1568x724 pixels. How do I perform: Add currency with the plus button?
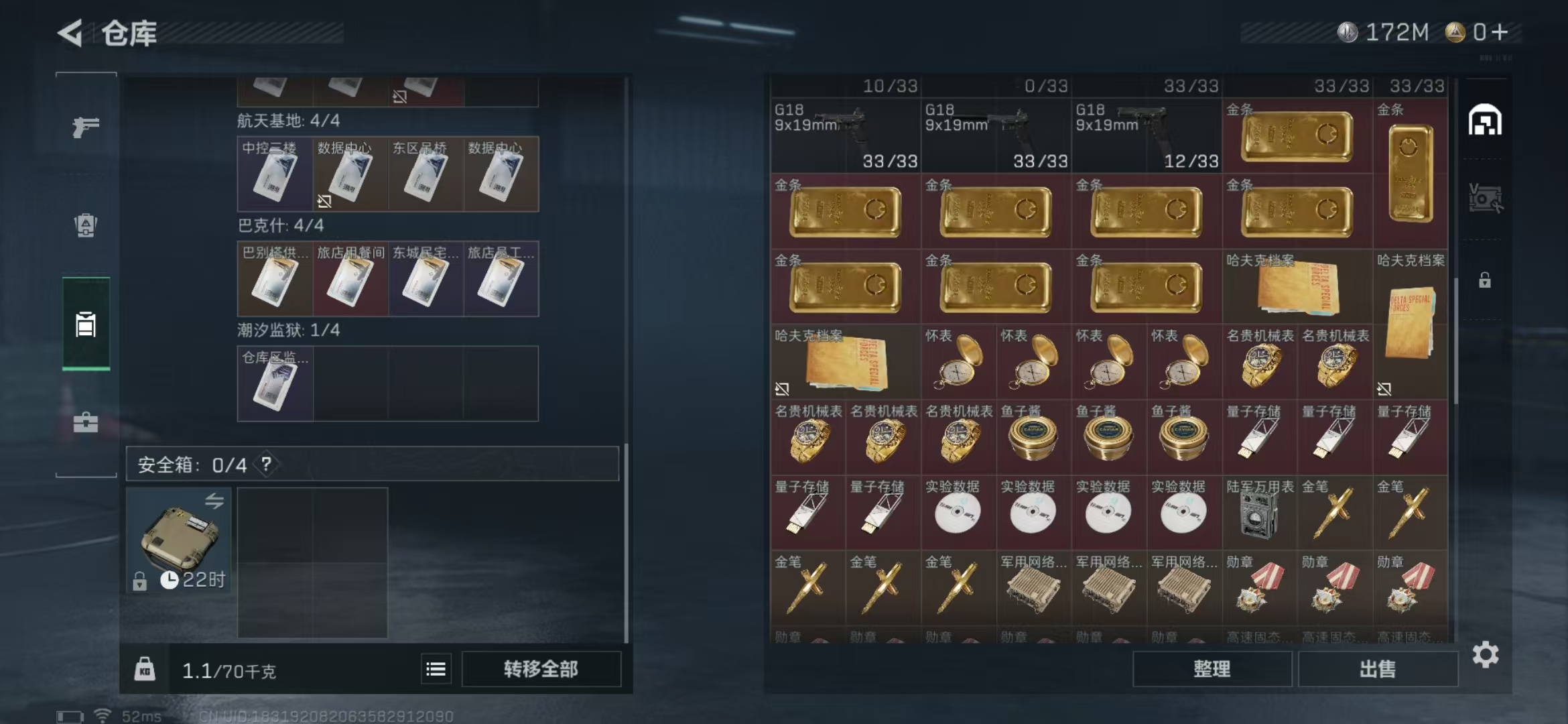click(x=1500, y=32)
